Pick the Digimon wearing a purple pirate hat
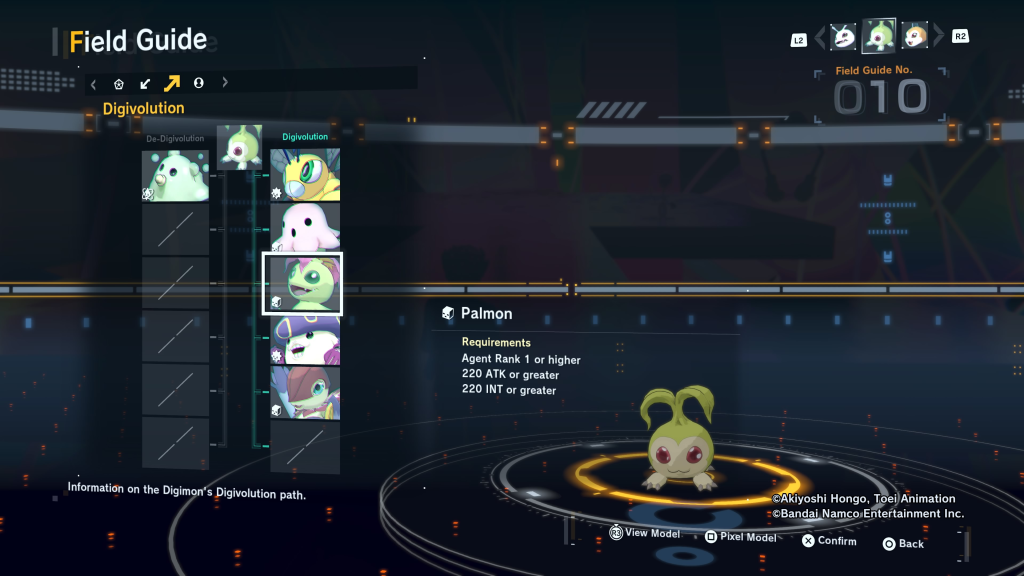 point(305,340)
